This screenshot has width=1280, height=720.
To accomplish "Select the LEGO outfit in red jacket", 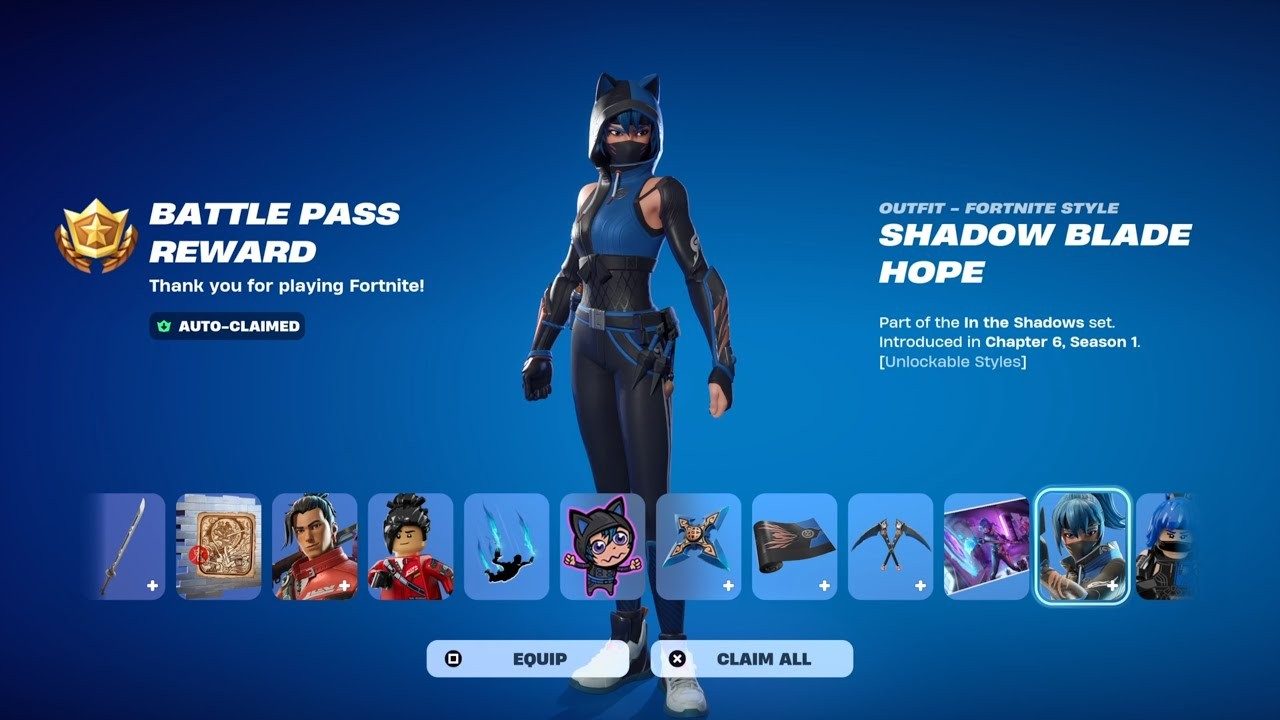I will pos(410,545).
